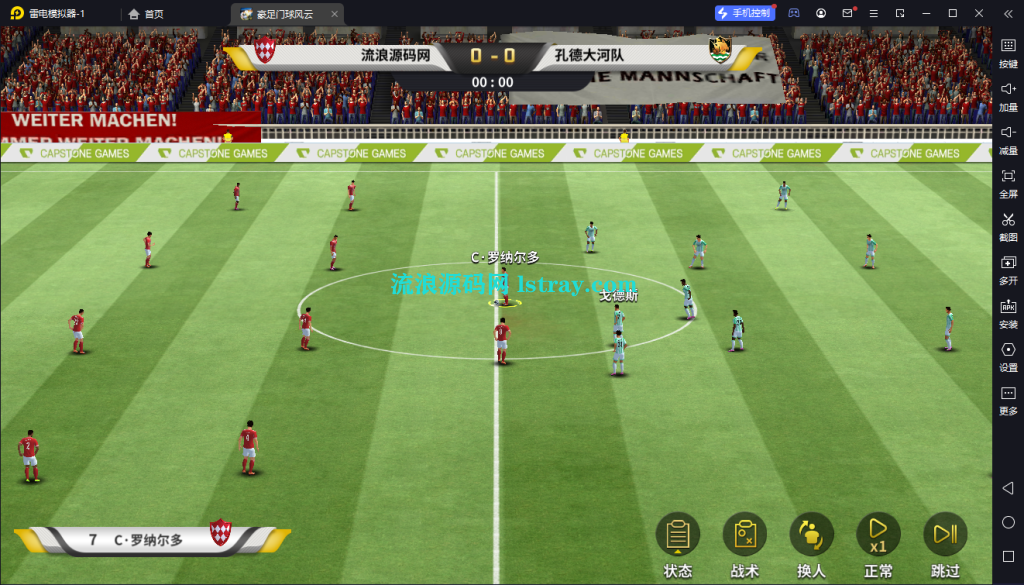Show 更多 more tools
1024x585 pixels.
pyautogui.click(x=1008, y=399)
